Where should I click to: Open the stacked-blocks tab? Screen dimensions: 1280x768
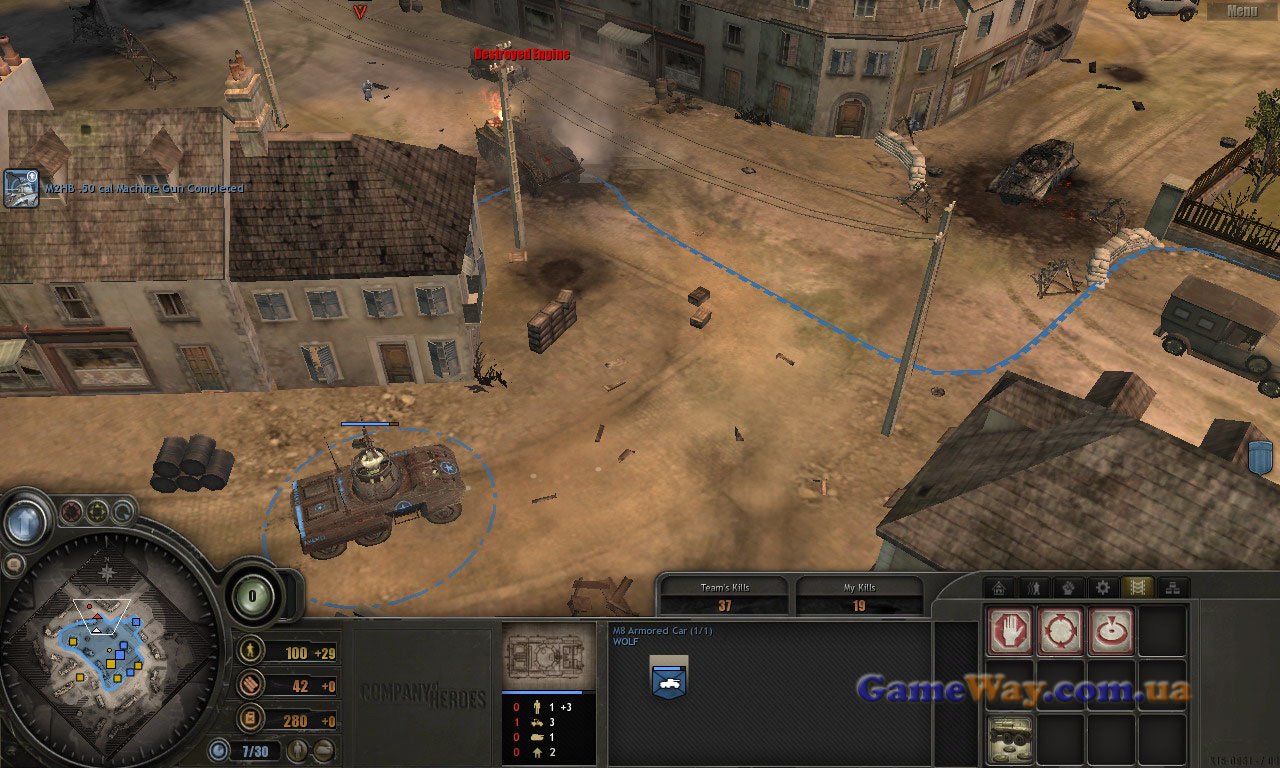[x=1173, y=588]
